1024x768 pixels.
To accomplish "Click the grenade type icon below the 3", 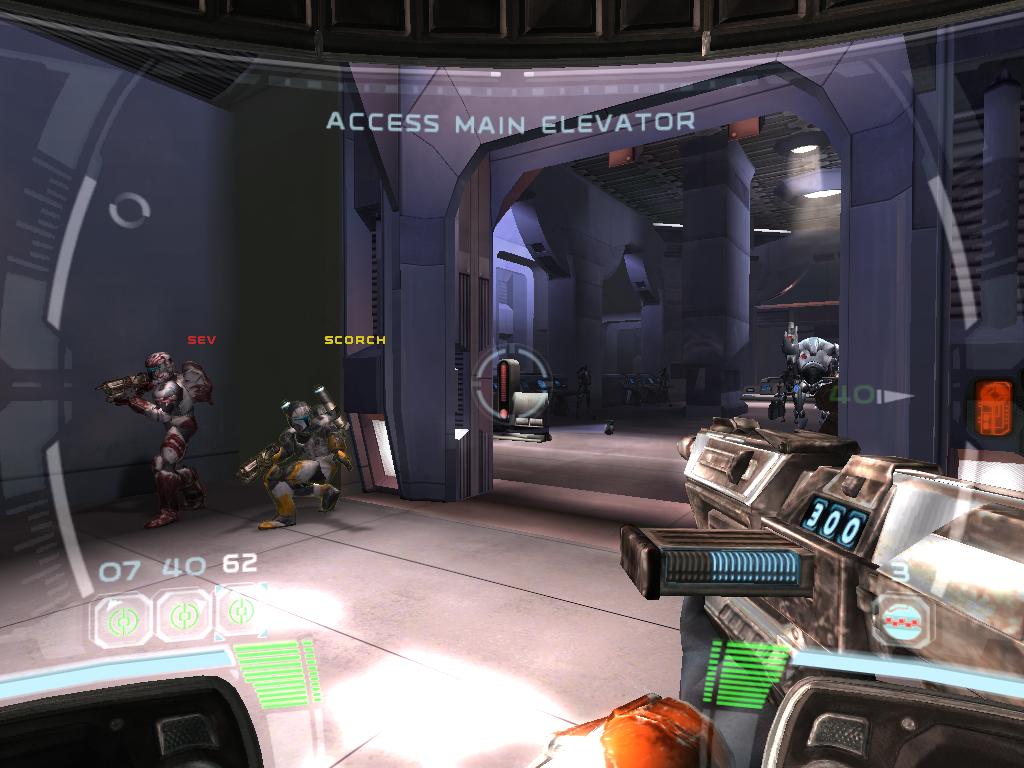I will (901, 620).
